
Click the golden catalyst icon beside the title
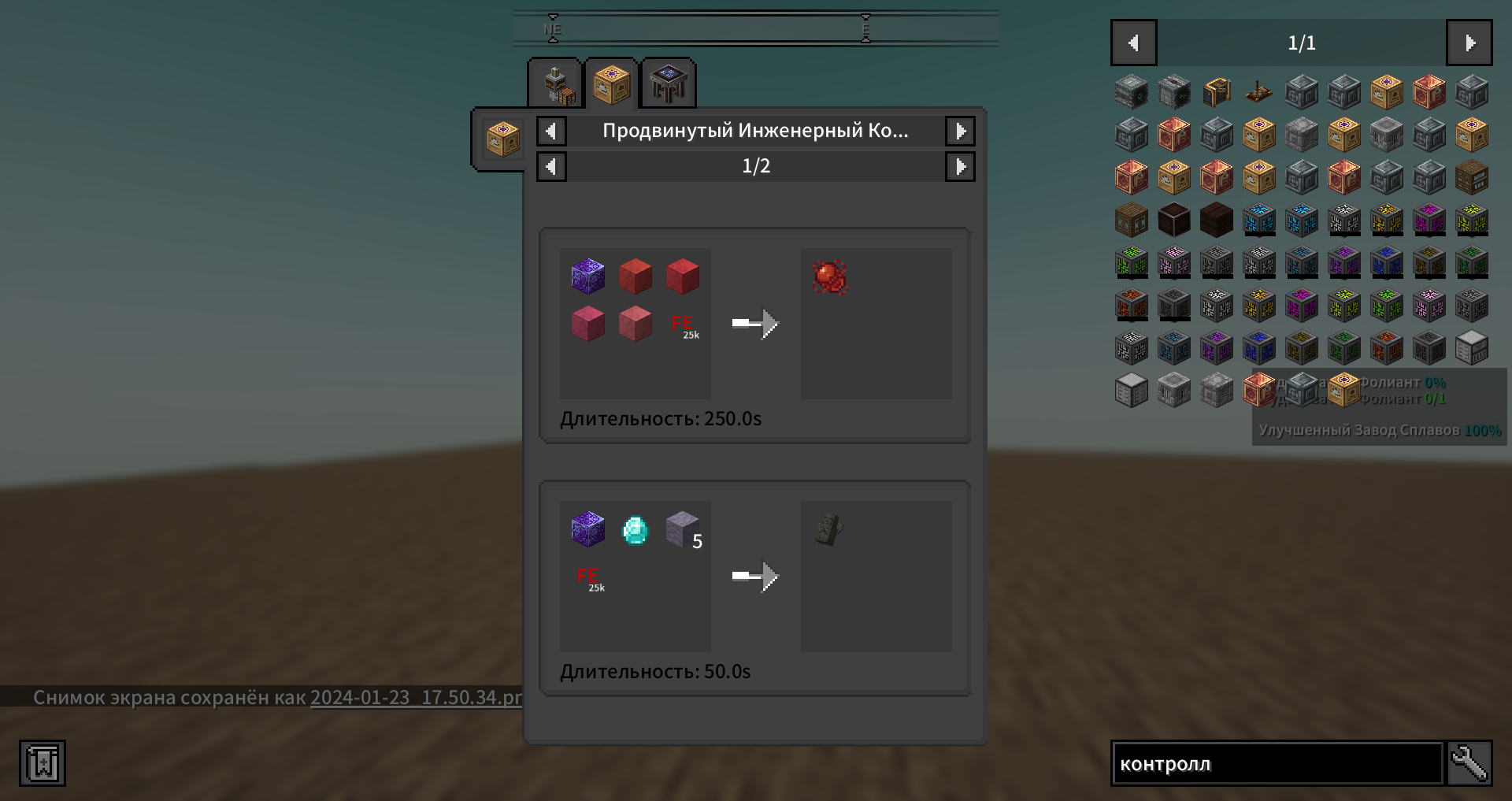[502, 139]
